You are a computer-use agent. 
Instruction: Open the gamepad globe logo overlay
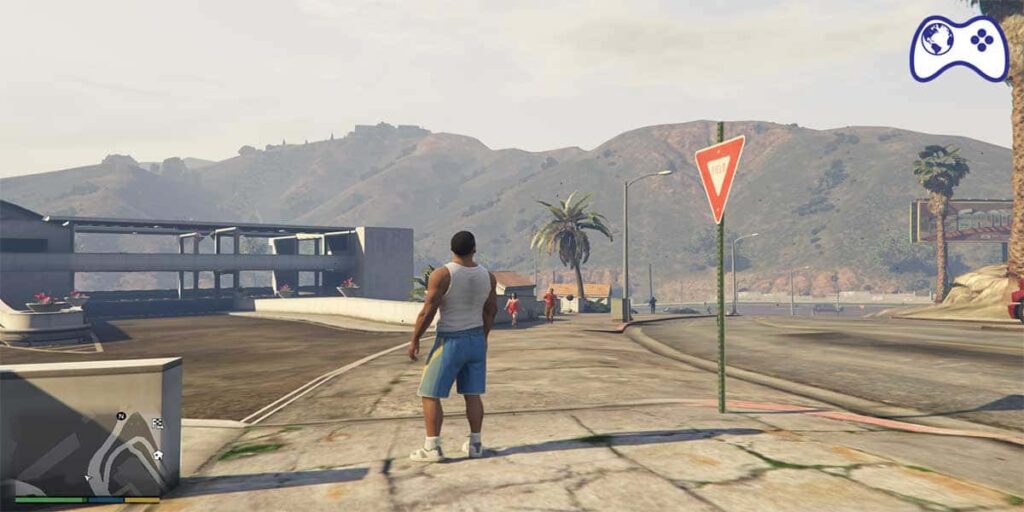[x=958, y=47]
